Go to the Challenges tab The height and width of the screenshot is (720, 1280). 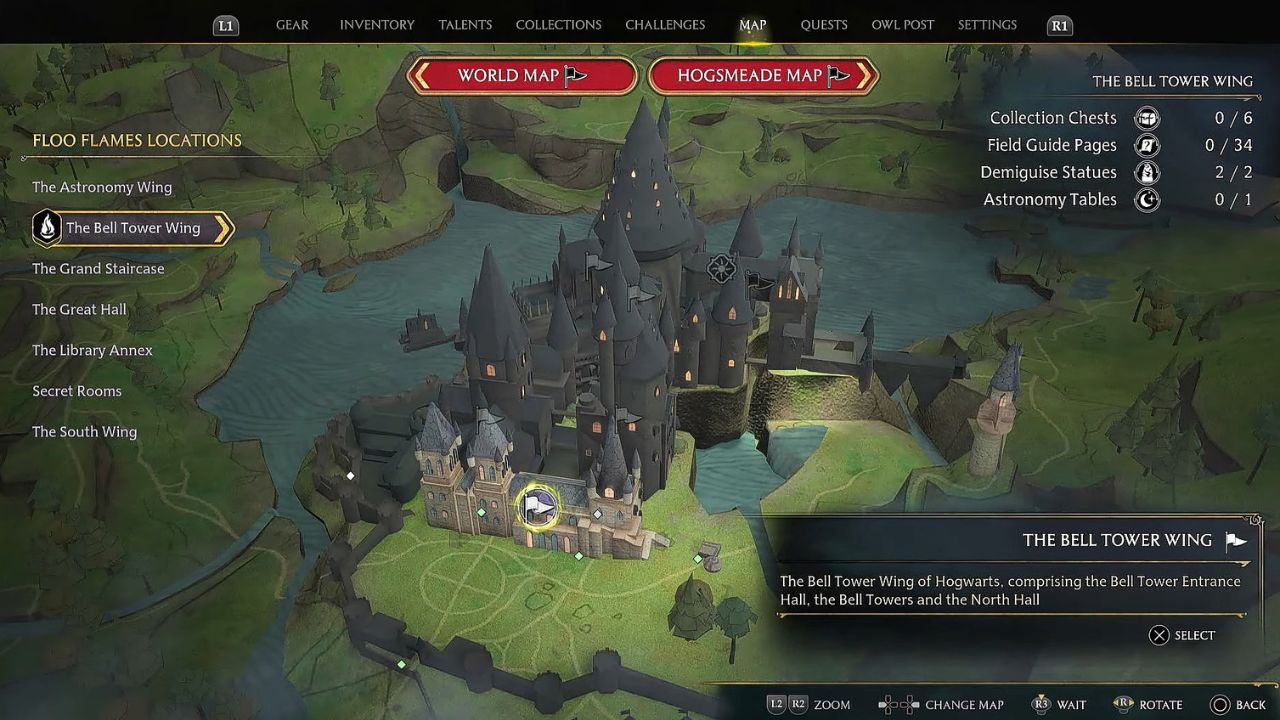(665, 25)
